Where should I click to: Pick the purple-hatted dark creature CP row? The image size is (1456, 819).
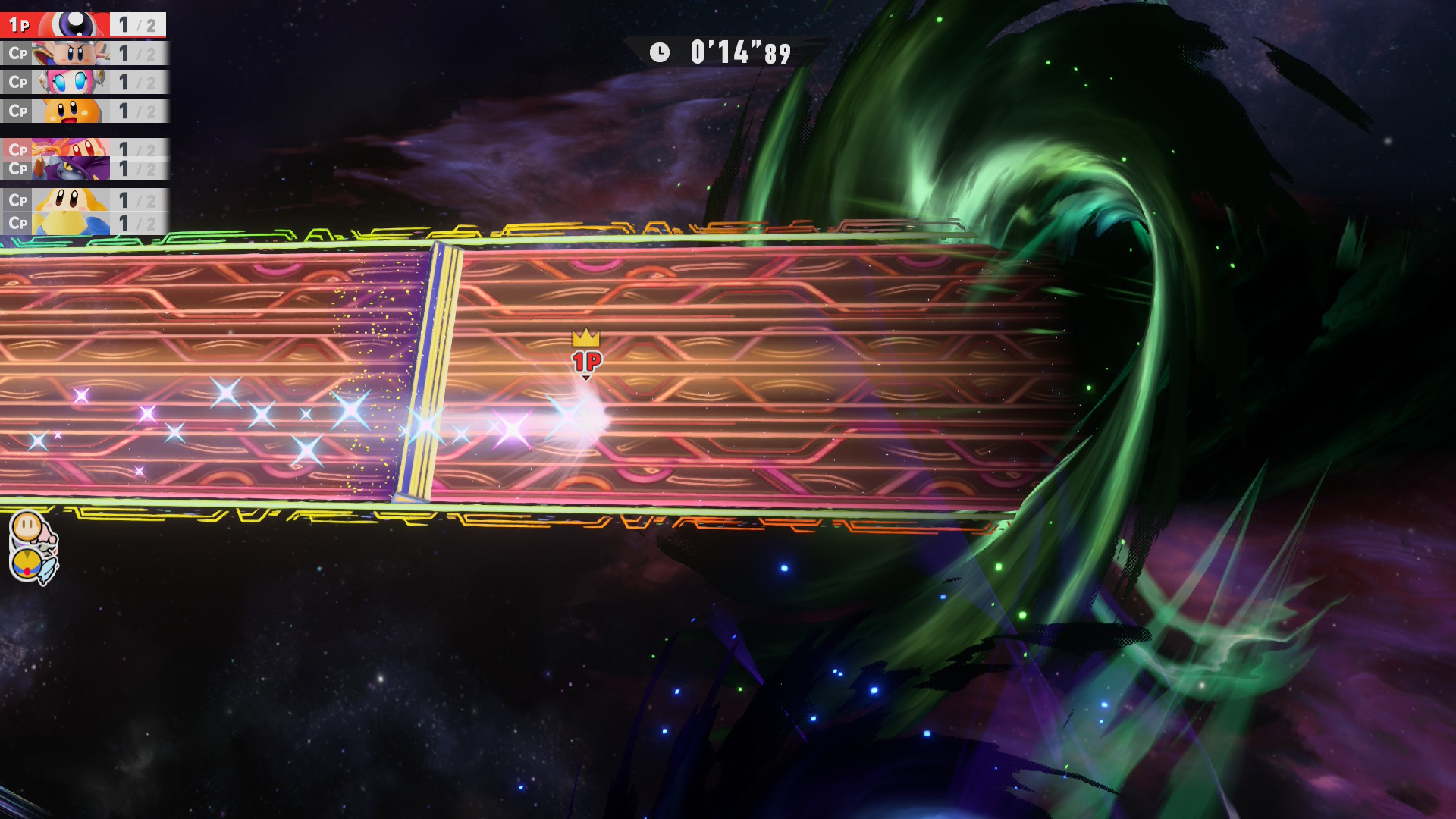pos(83,169)
